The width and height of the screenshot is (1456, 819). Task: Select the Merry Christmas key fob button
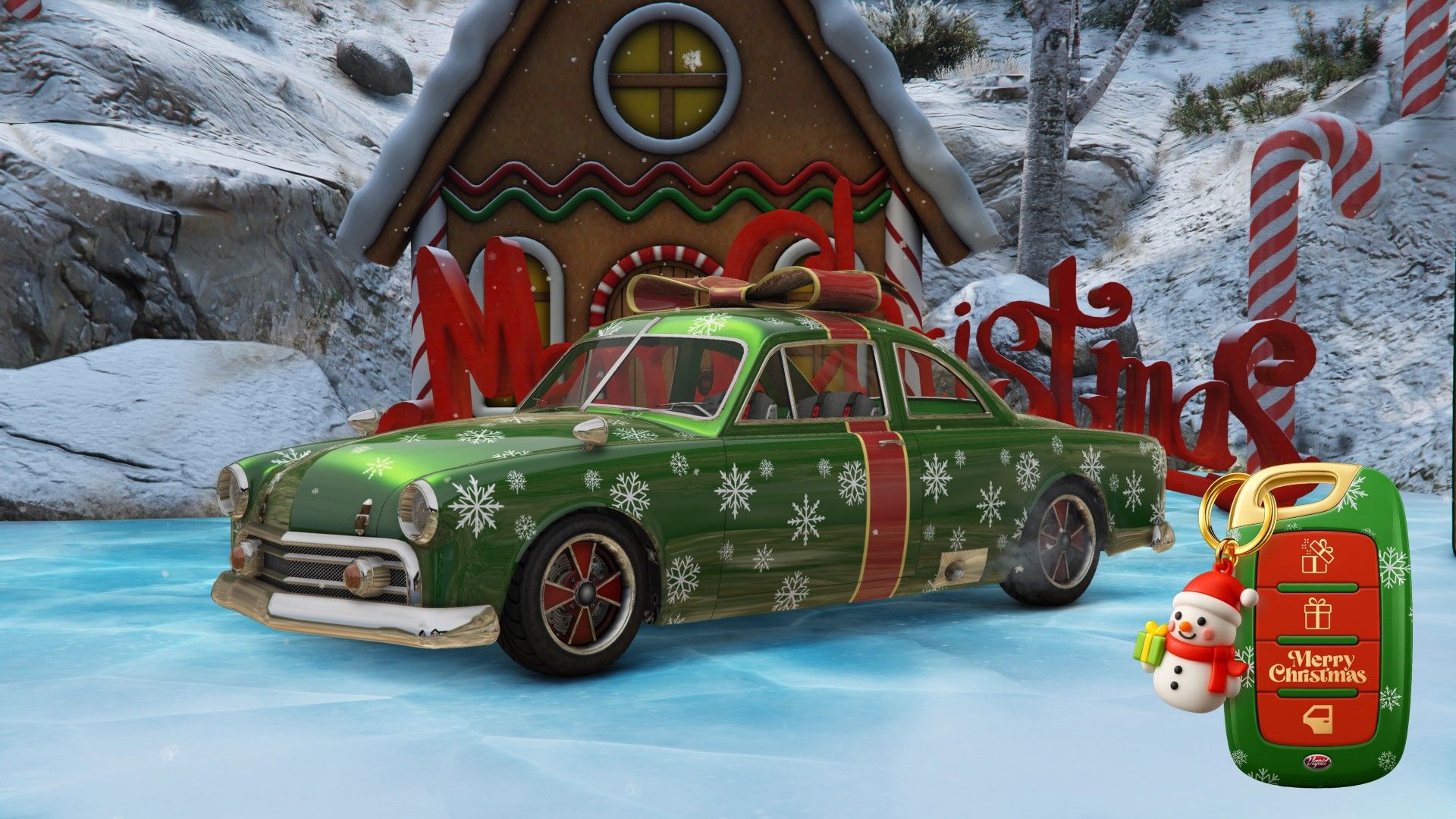pyautogui.click(x=1317, y=667)
